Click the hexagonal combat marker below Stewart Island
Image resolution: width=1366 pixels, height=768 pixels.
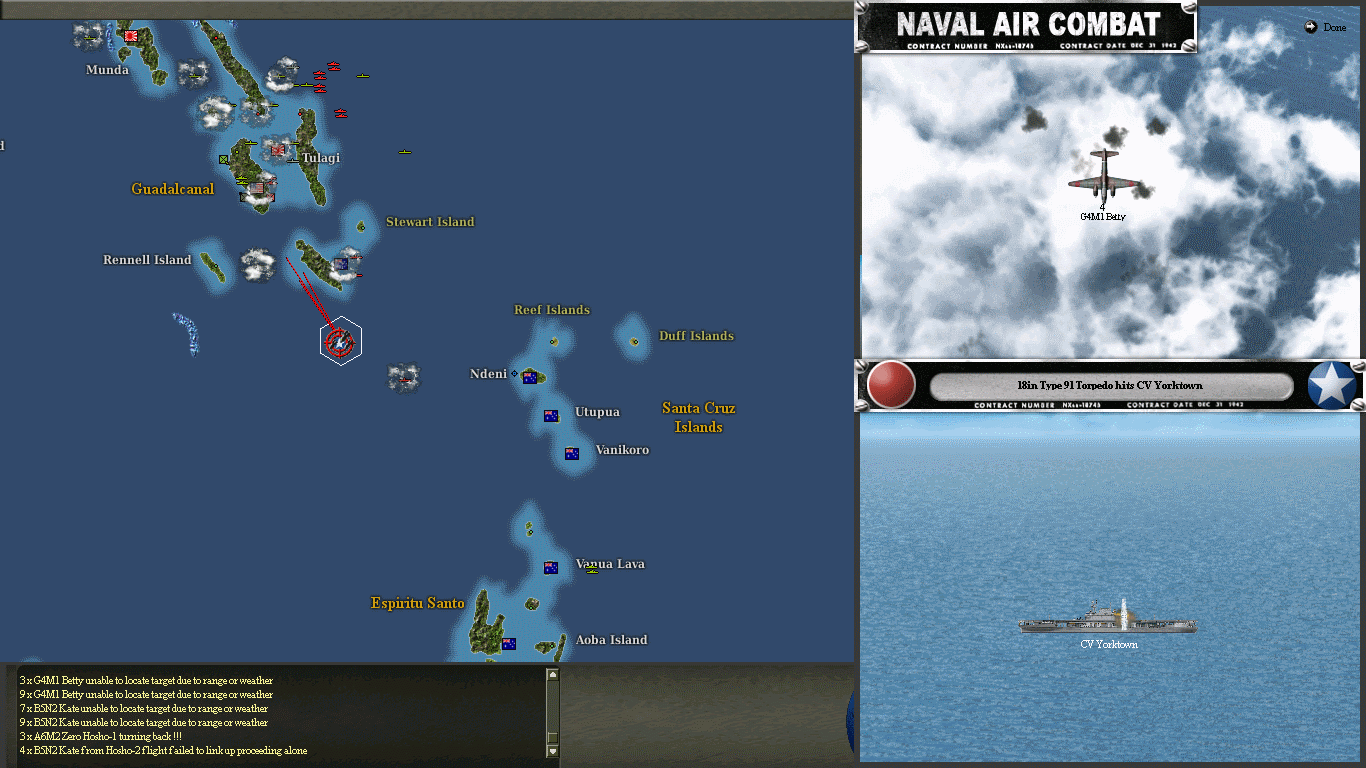point(341,340)
